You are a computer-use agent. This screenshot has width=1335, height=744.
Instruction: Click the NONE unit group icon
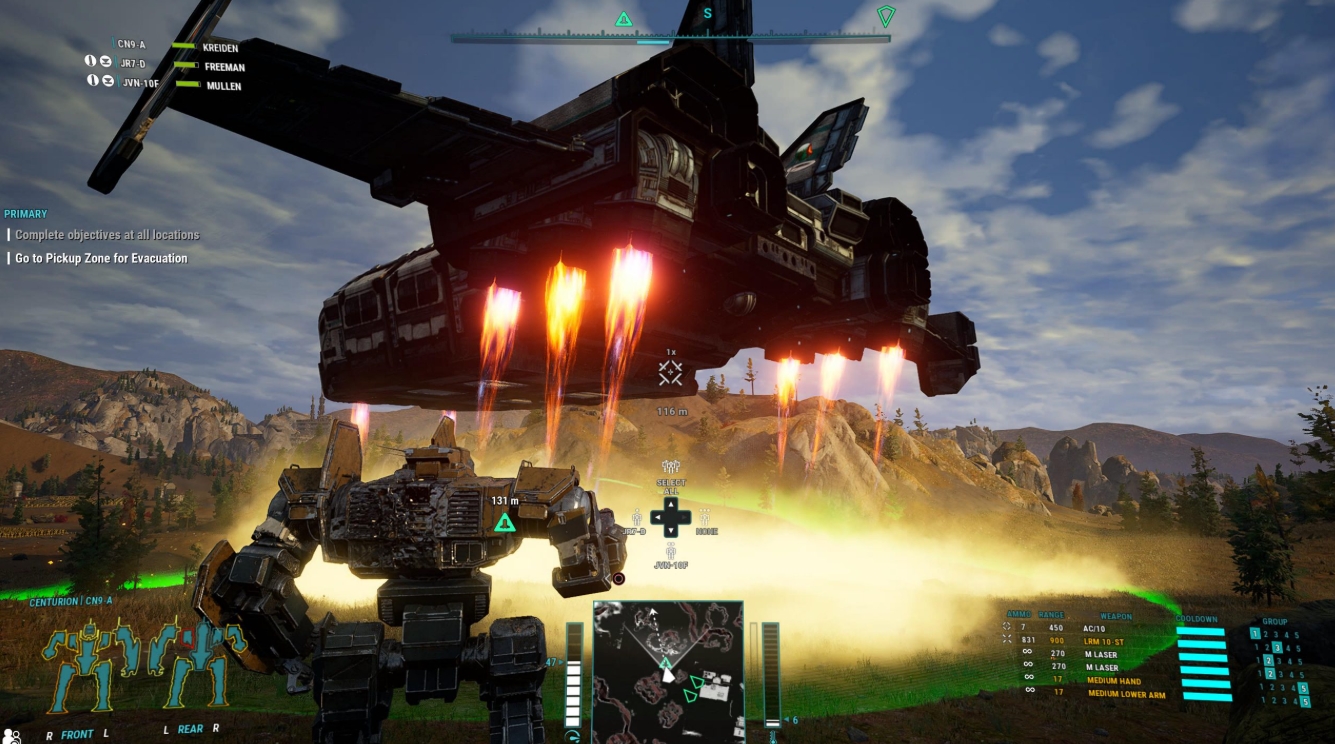(706, 520)
